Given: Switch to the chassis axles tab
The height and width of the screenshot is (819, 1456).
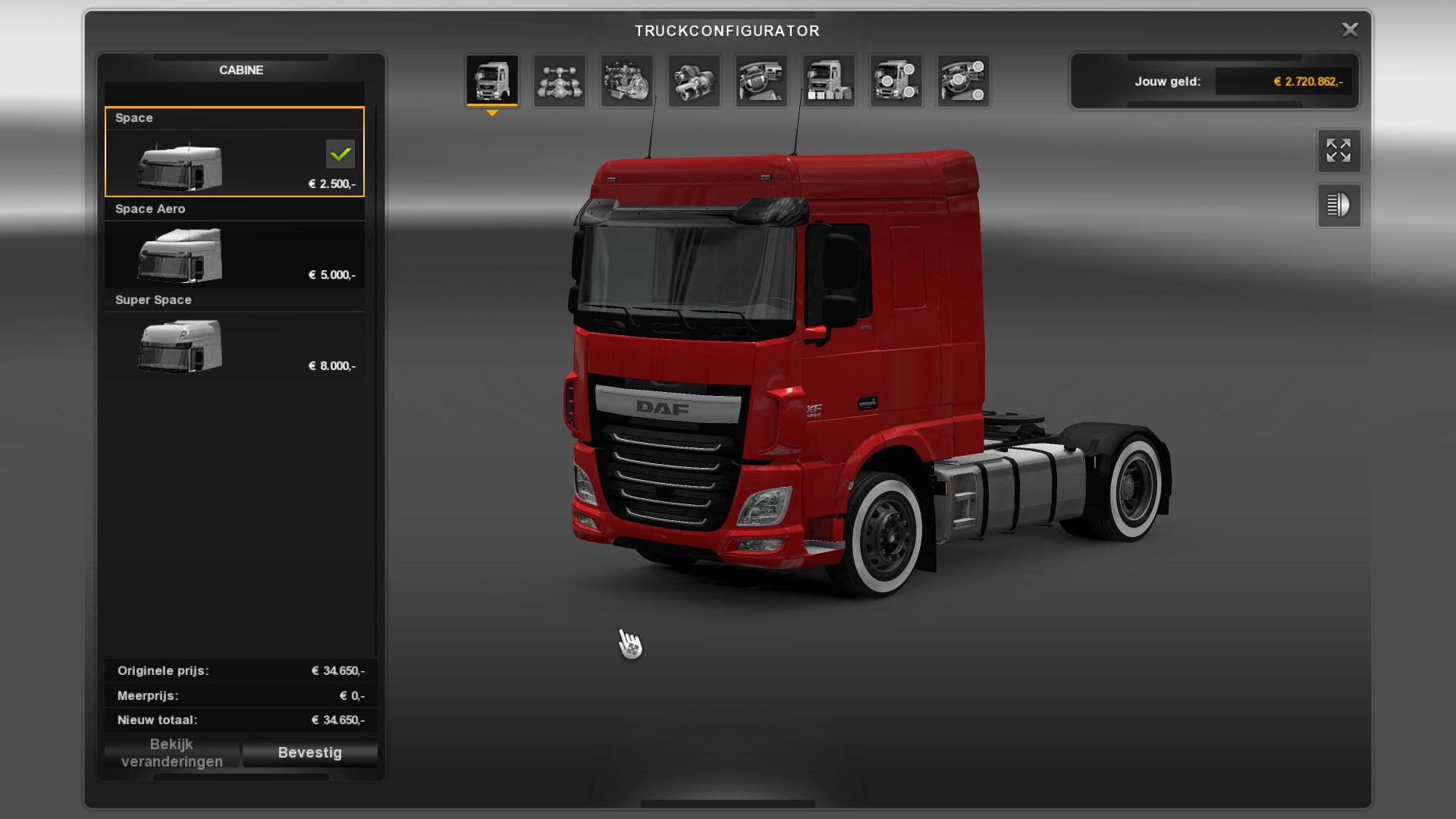Looking at the screenshot, I should [x=560, y=80].
